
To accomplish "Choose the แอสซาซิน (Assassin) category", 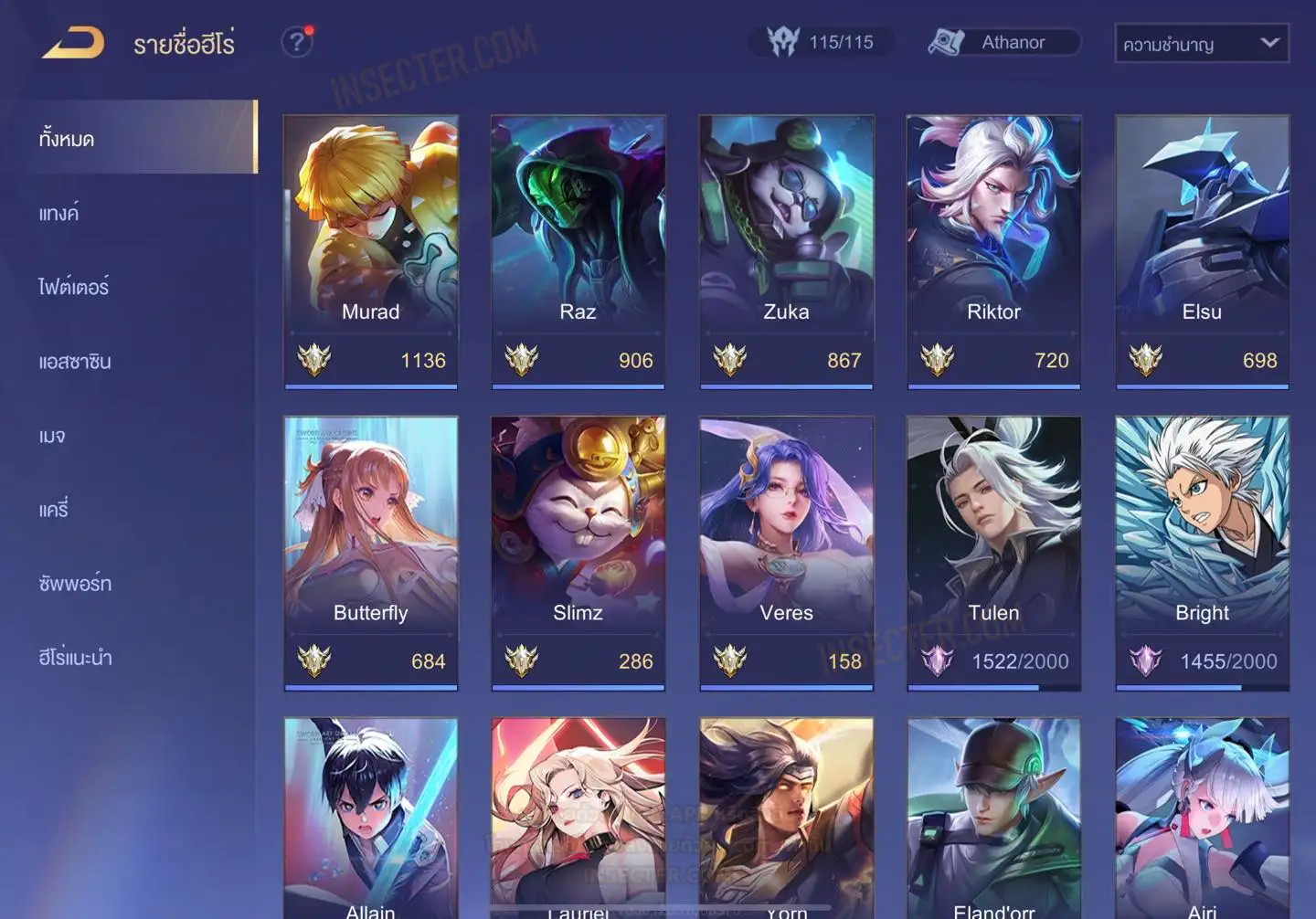I will (75, 361).
